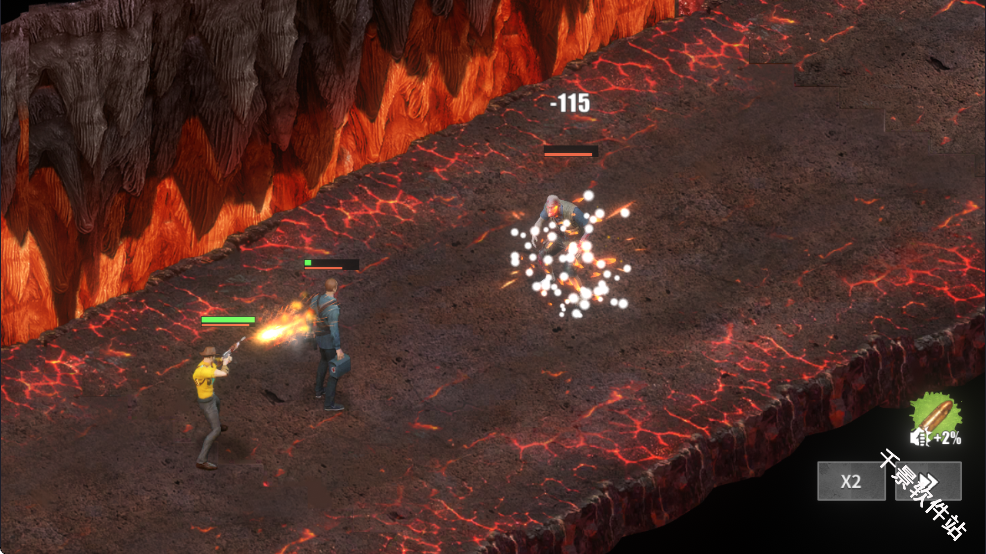Toggle the X2 battle speed button
This screenshot has height=554, width=986.
850,481
